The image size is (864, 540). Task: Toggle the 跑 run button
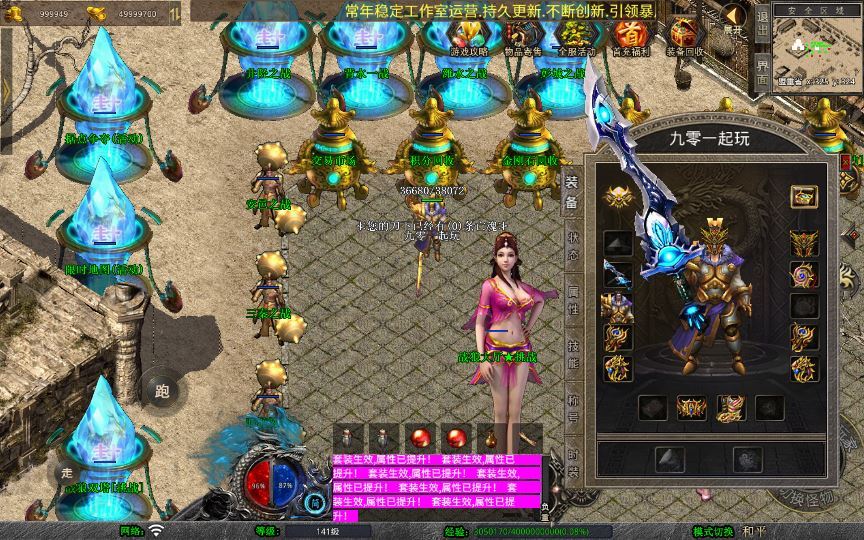pos(162,390)
